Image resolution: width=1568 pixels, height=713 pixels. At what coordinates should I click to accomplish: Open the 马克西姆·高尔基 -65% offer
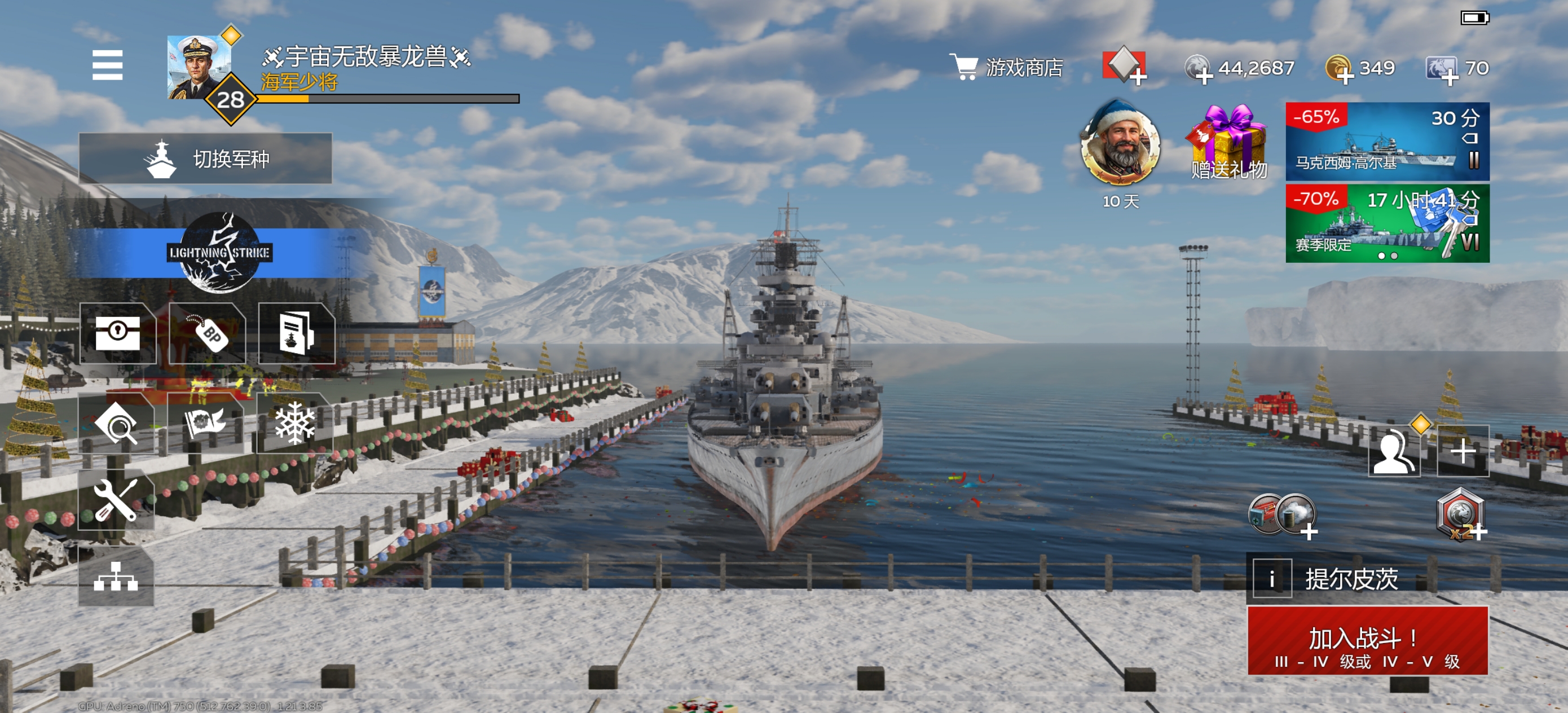tap(1386, 142)
